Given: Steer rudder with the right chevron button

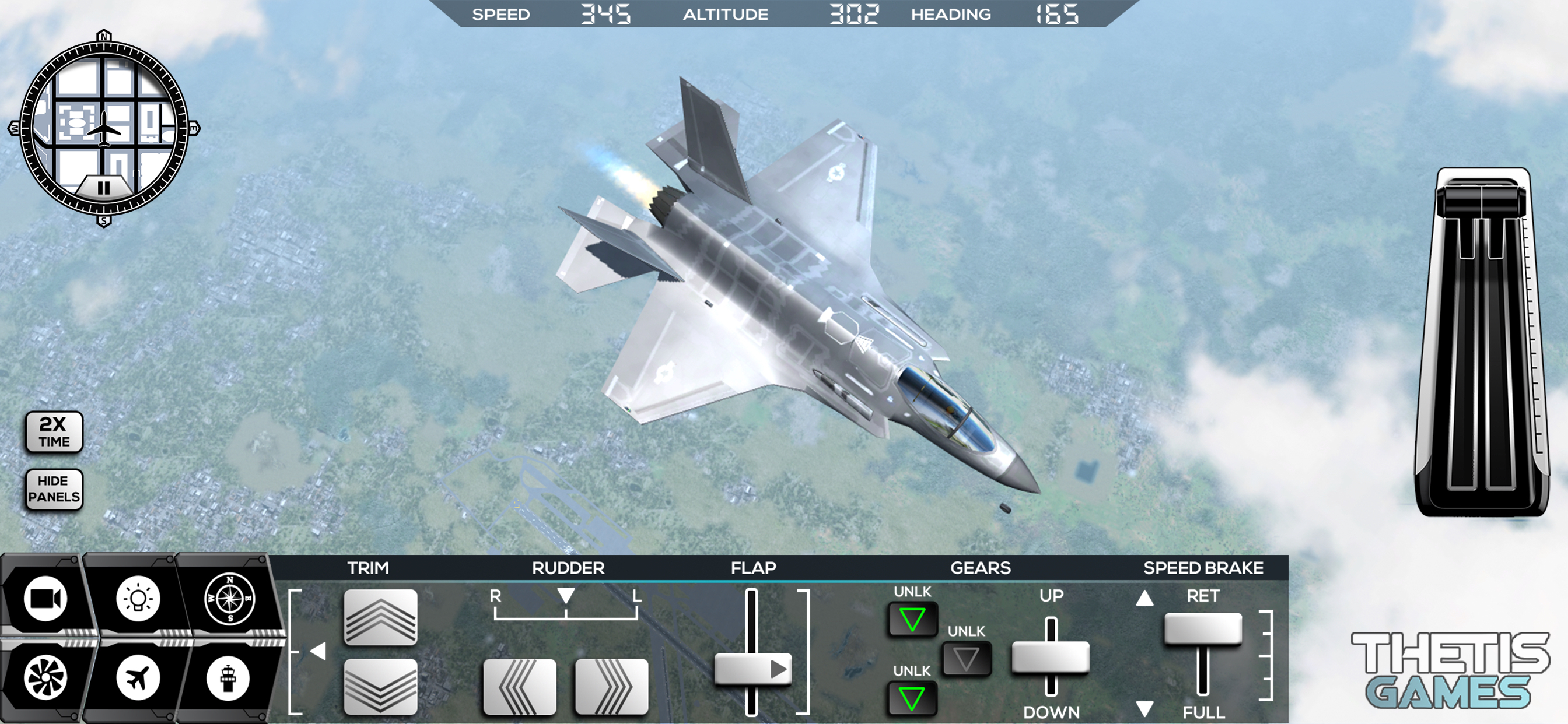Looking at the screenshot, I should 611,686.
